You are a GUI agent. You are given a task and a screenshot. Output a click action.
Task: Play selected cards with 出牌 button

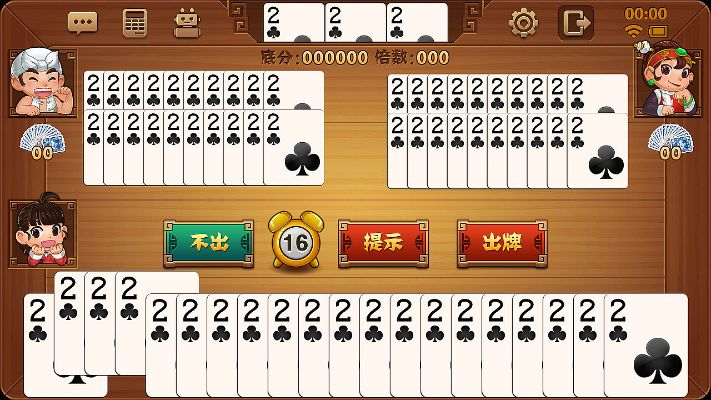502,242
